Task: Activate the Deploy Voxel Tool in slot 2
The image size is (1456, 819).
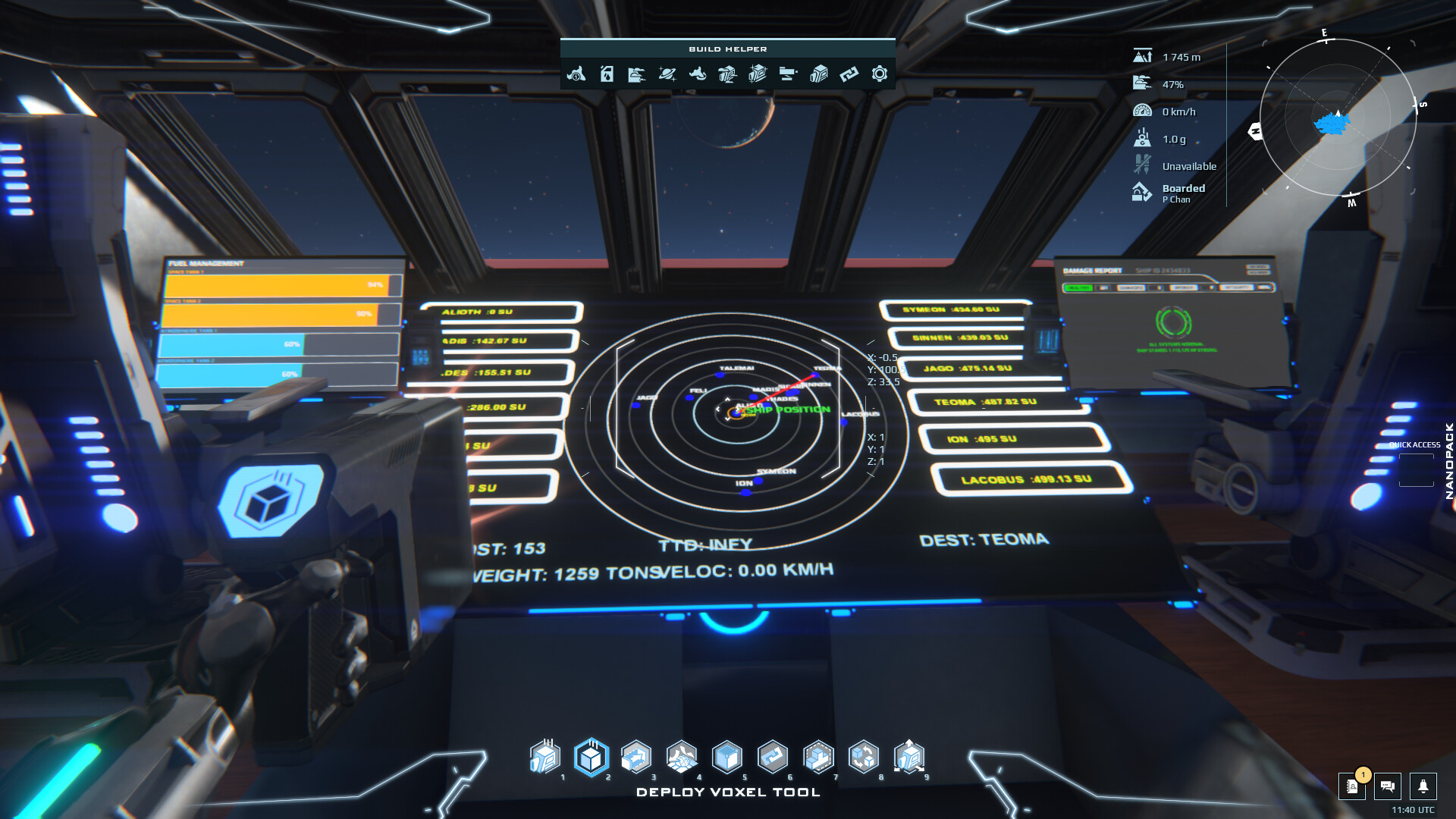Action: 592,756
